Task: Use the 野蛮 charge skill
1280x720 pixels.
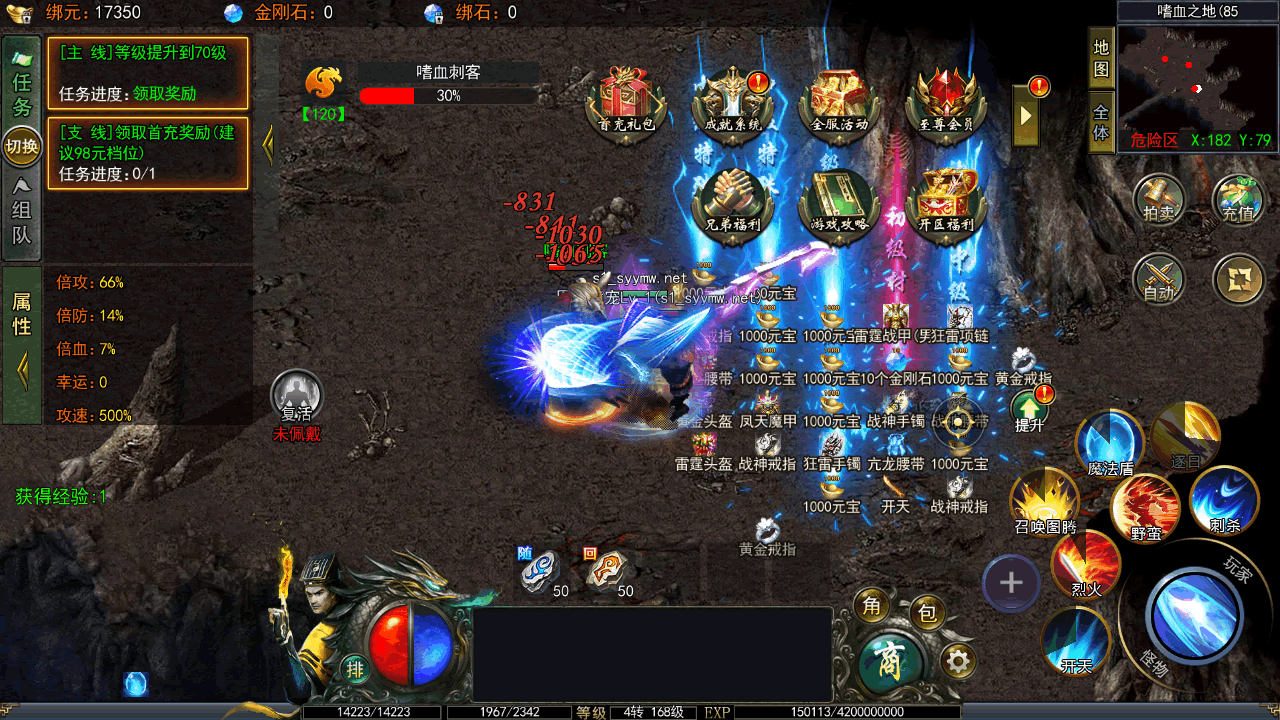Action: (x=1146, y=508)
